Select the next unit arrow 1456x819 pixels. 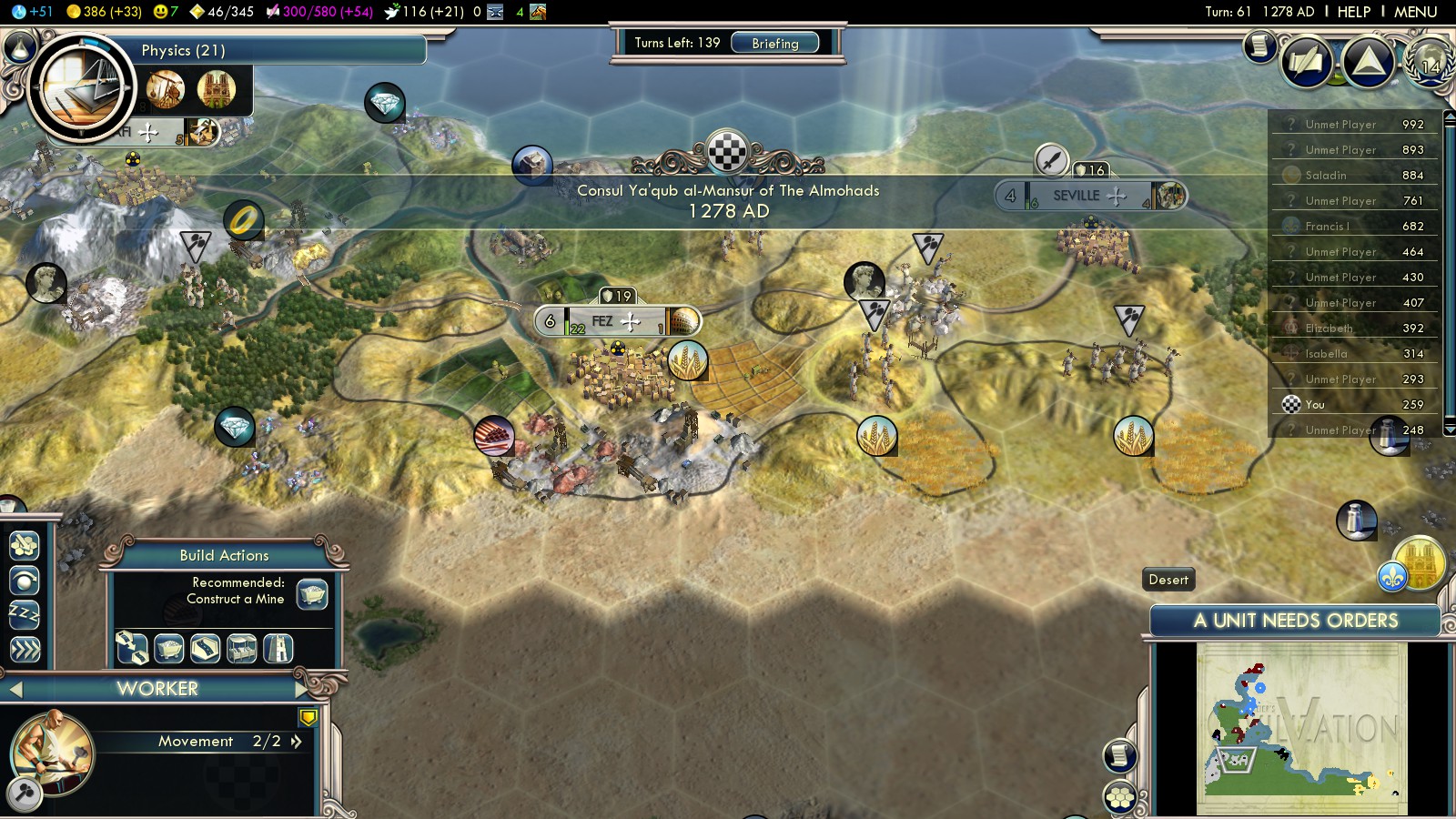301,689
